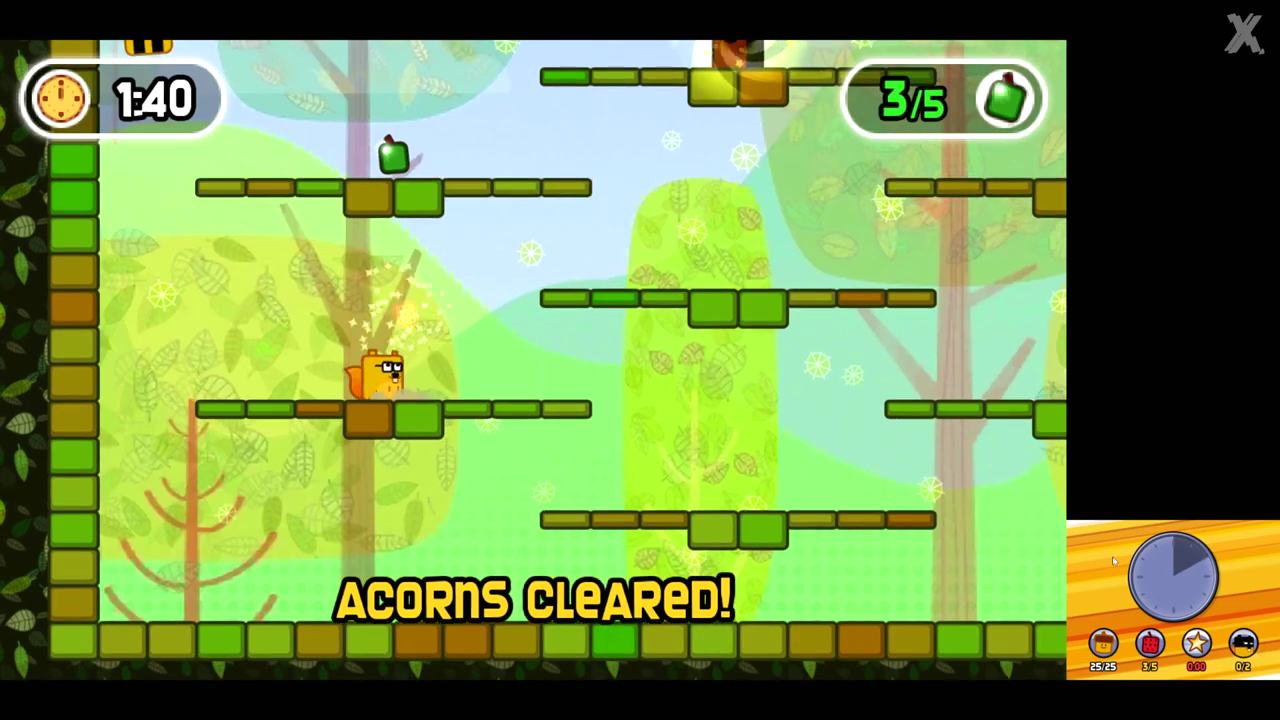This screenshot has width=1280, height=720.
Task: Click the ACORNS CLEARED banner text
Action: click(x=533, y=600)
